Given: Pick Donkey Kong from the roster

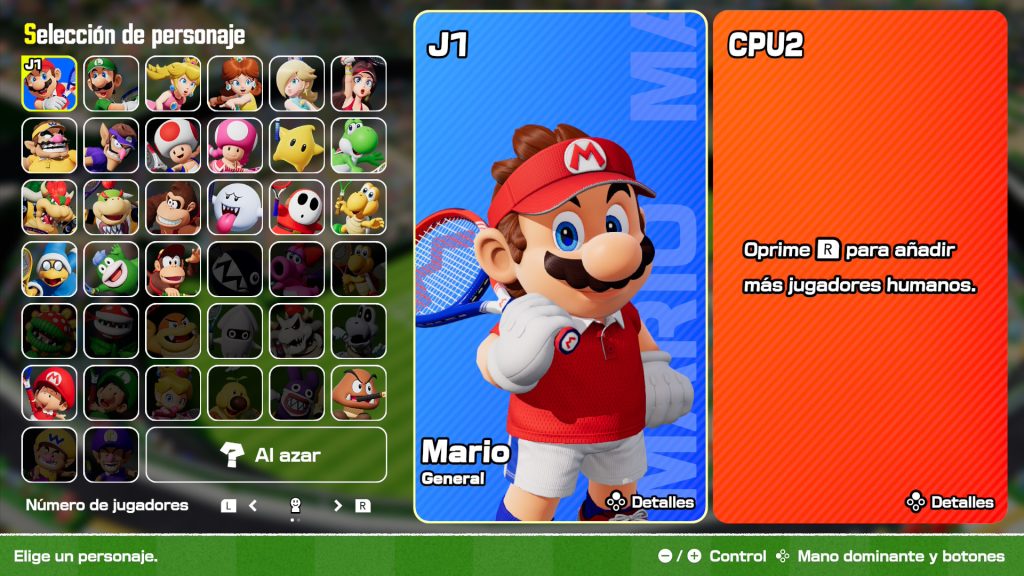Looking at the screenshot, I should [x=173, y=207].
